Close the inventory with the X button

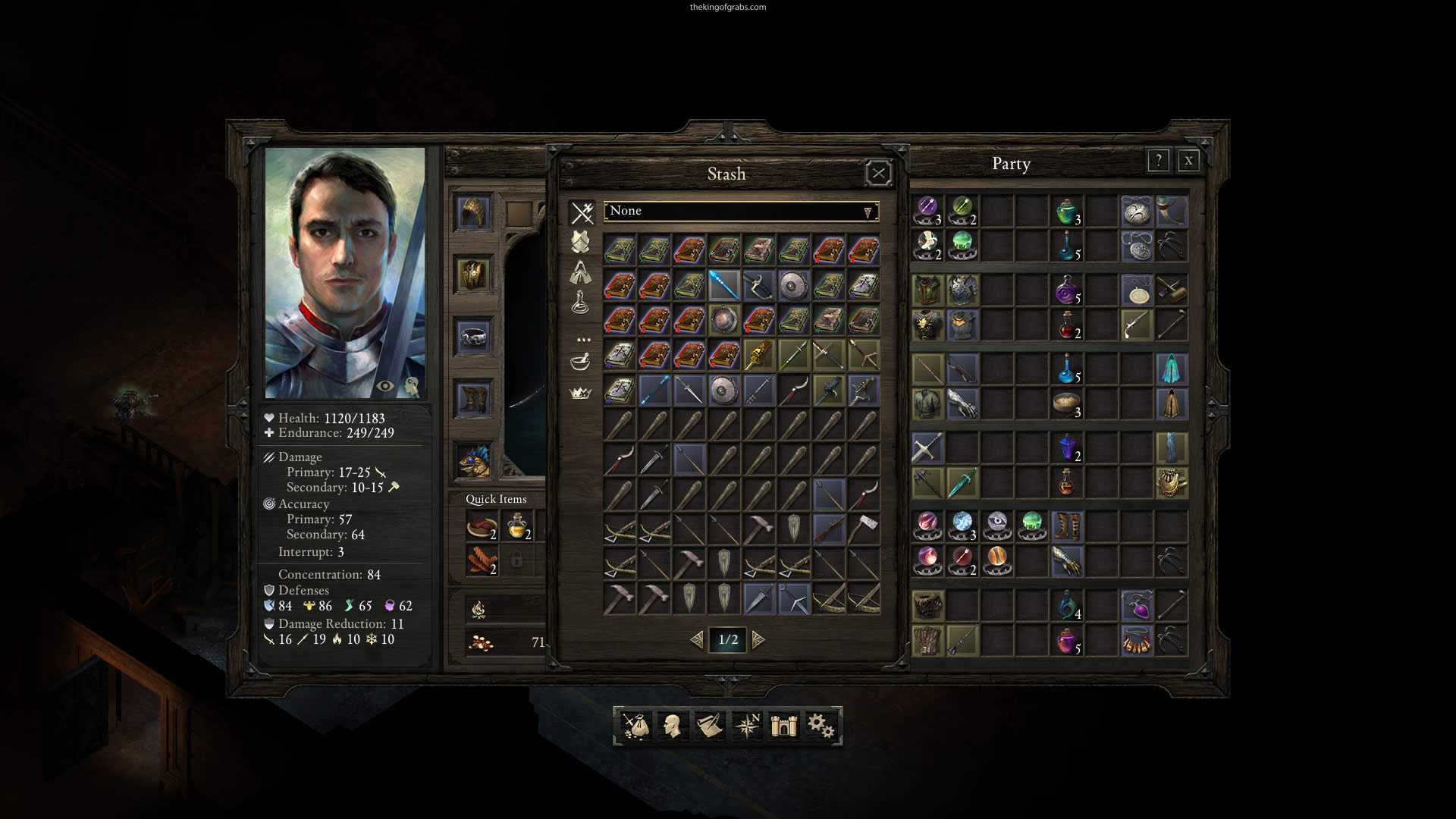click(x=1188, y=161)
